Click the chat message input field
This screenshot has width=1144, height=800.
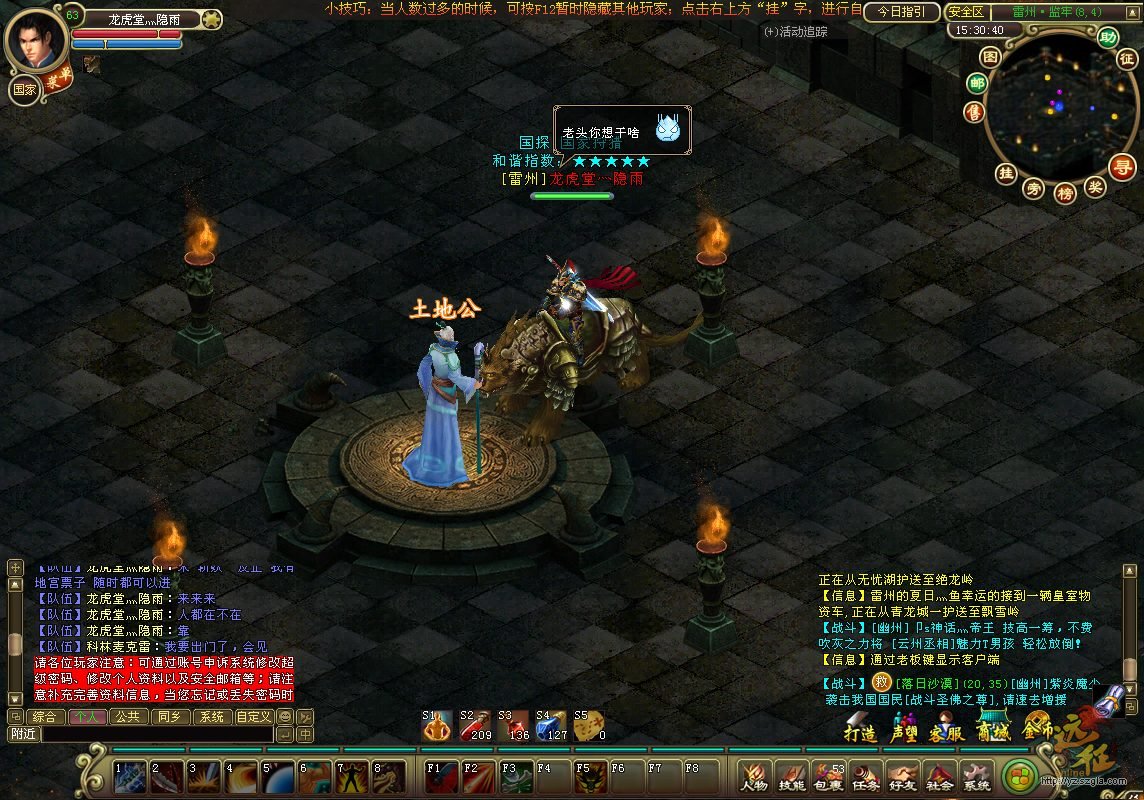click(x=155, y=734)
